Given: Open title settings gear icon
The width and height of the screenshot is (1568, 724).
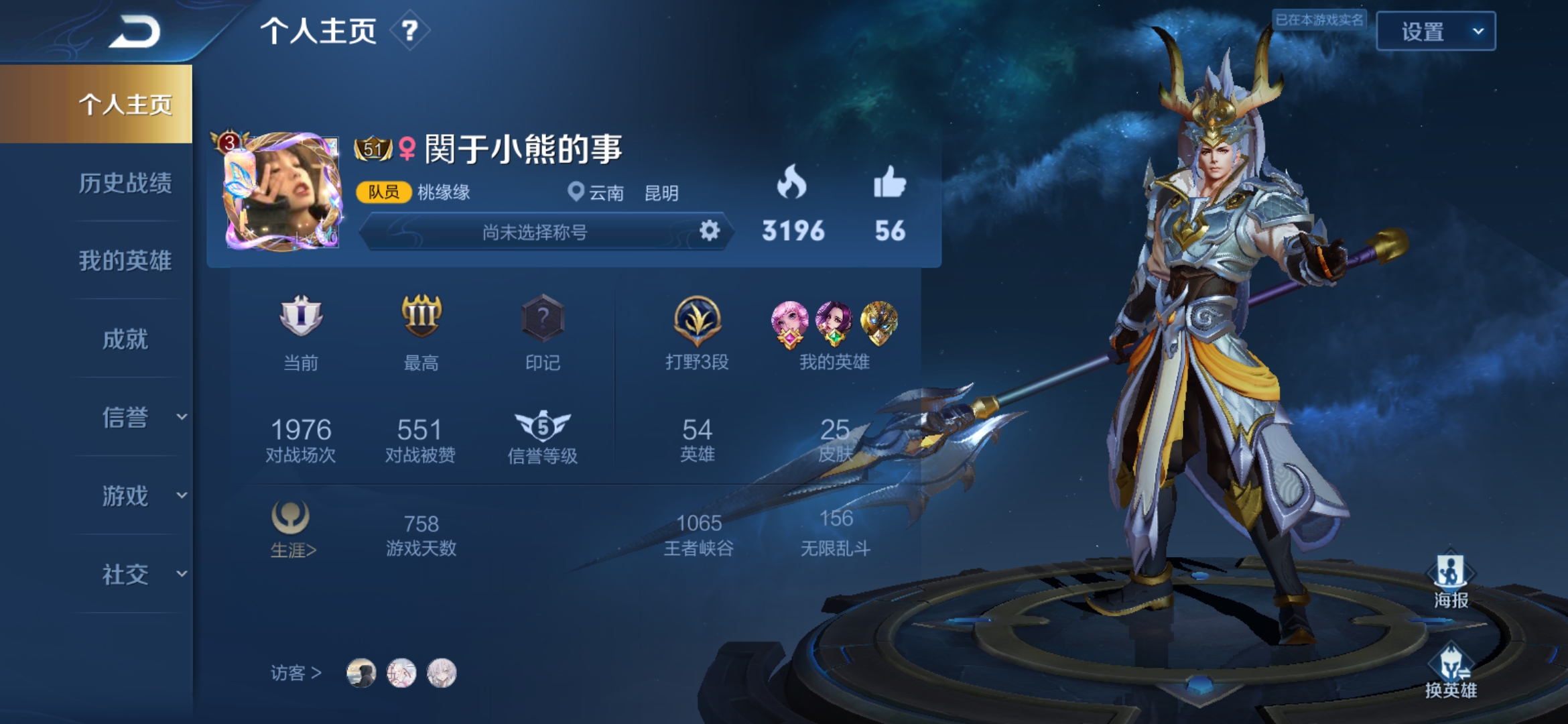Looking at the screenshot, I should 709,231.
